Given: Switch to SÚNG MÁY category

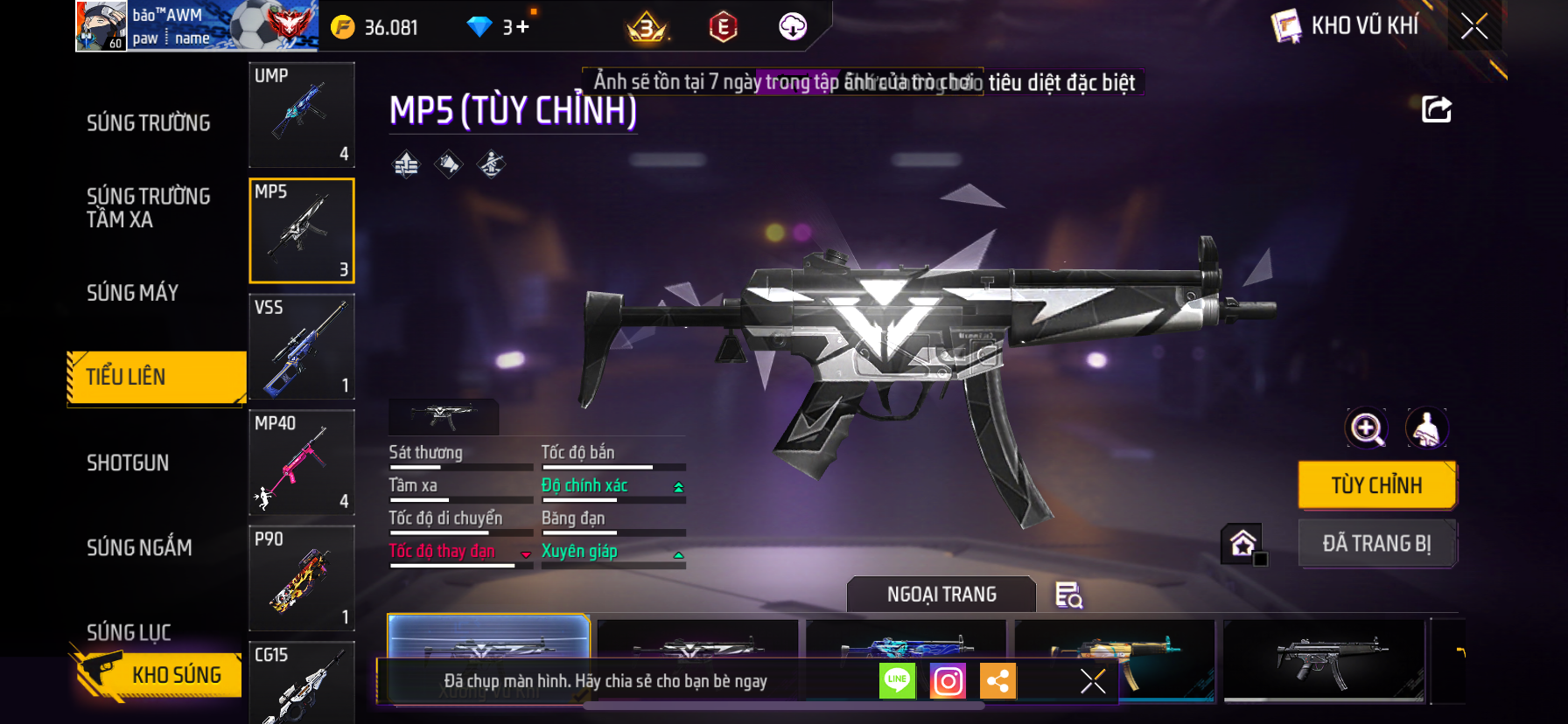Looking at the screenshot, I should point(133,293).
